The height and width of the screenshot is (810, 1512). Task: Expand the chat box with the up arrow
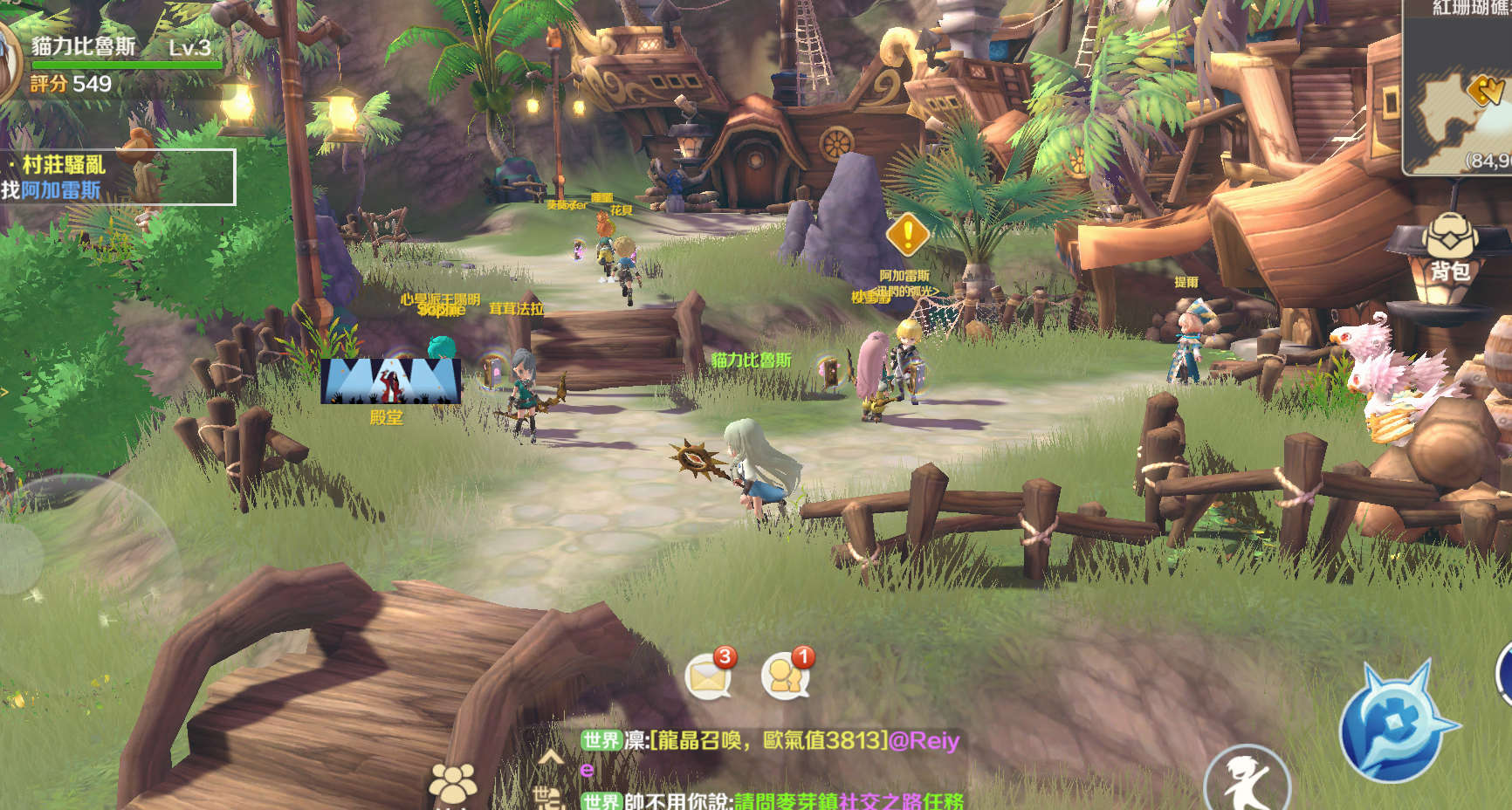(x=551, y=757)
